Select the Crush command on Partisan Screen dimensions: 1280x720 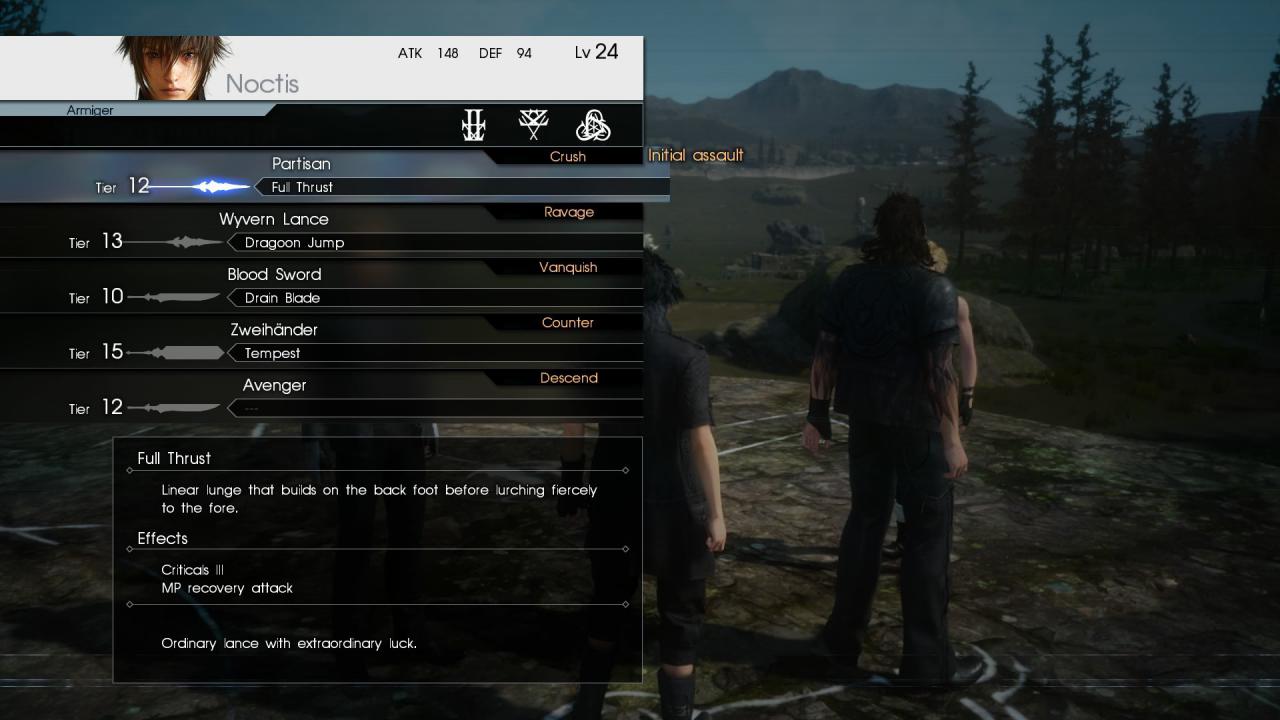567,156
